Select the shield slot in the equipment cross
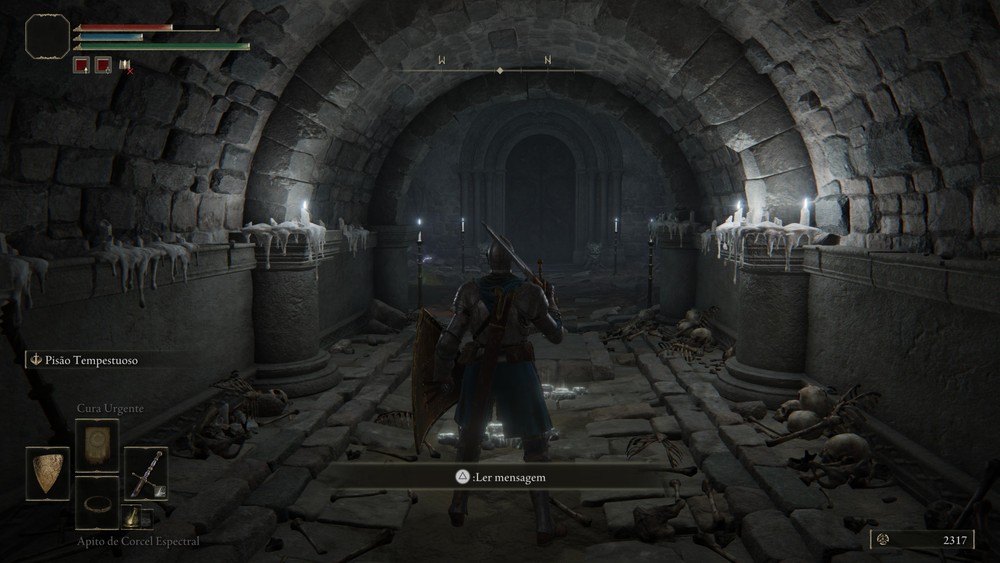1000x563 pixels. pos(47,473)
